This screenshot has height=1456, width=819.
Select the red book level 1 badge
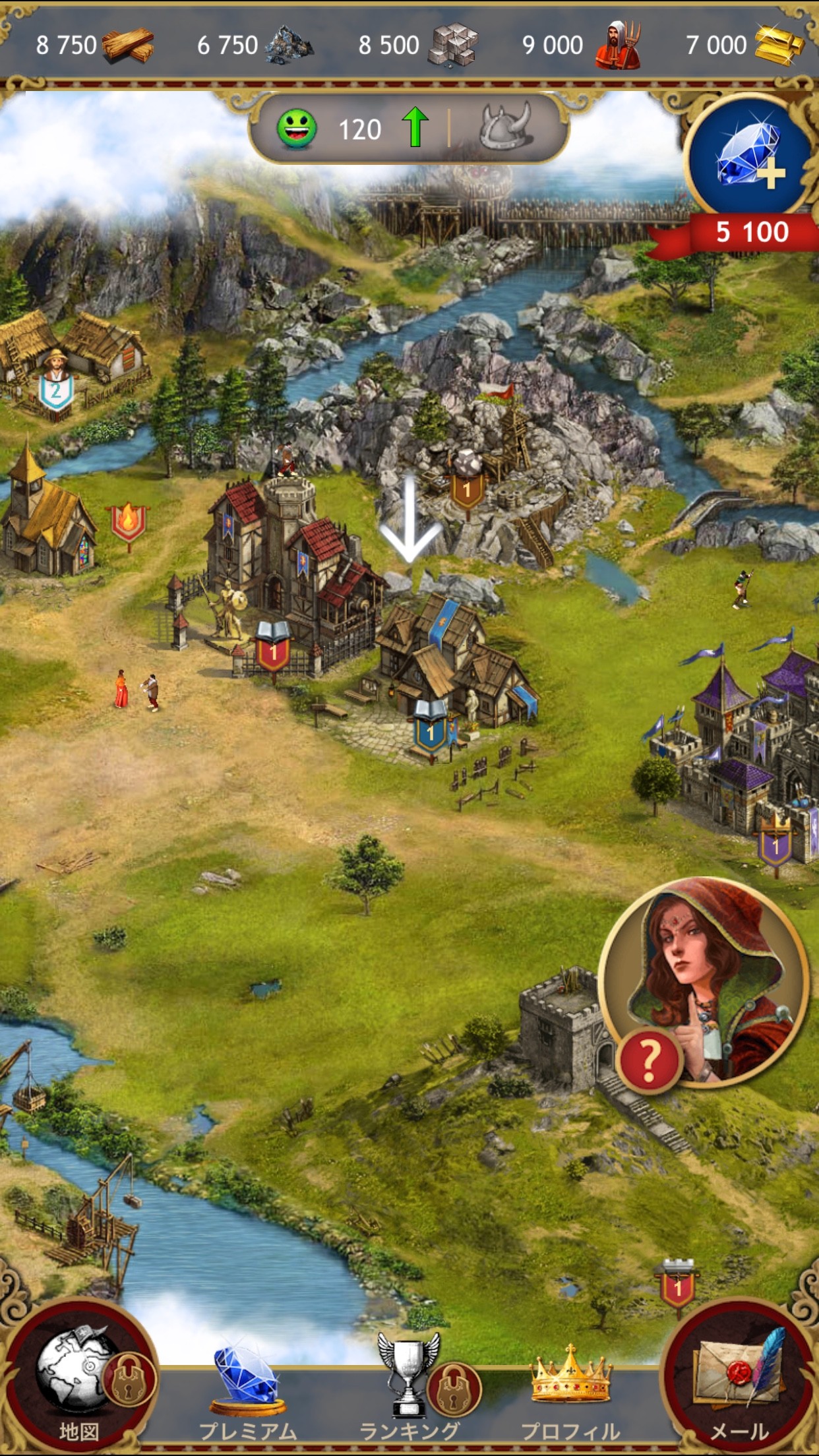tap(273, 650)
